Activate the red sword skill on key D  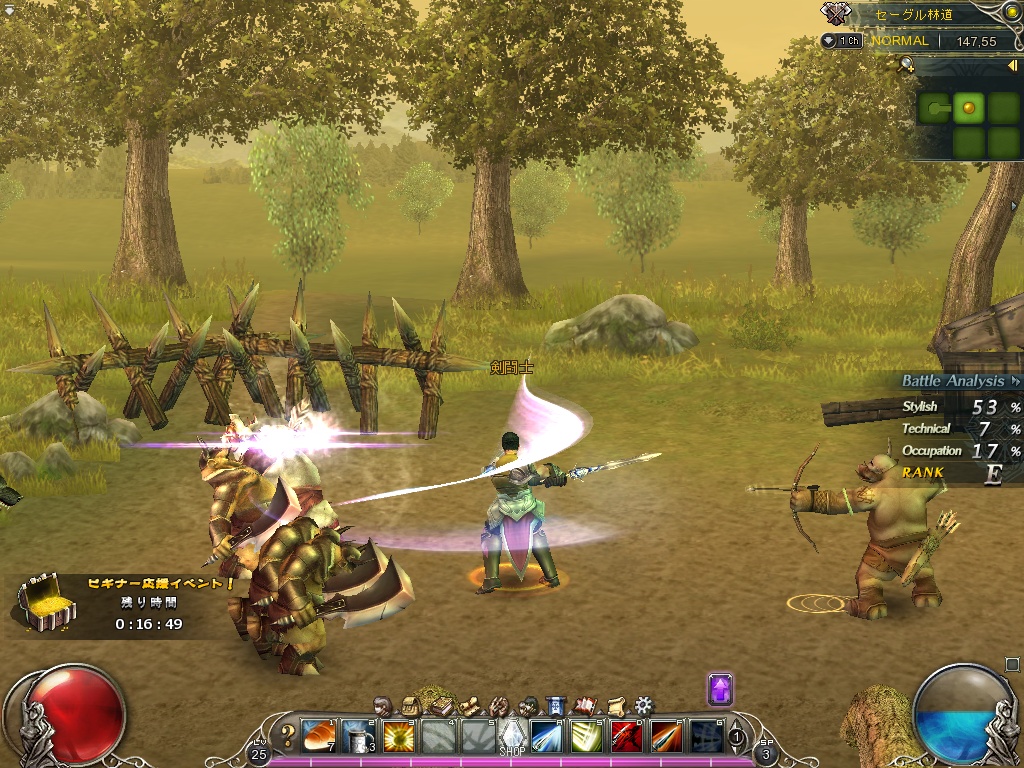(626, 735)
